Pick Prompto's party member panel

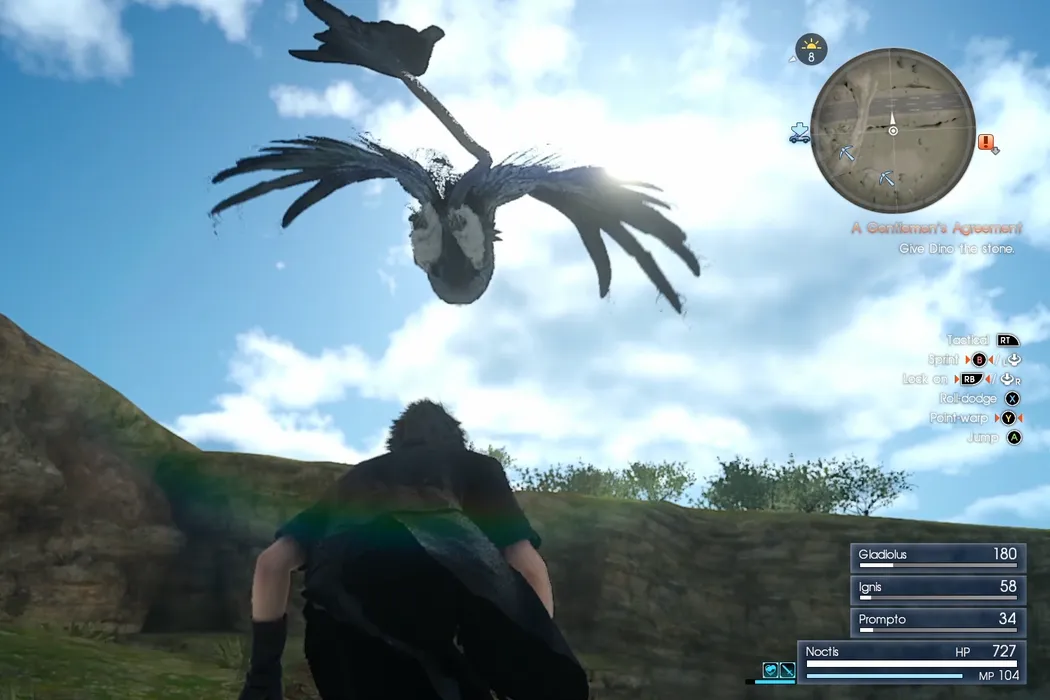point(937,622)
